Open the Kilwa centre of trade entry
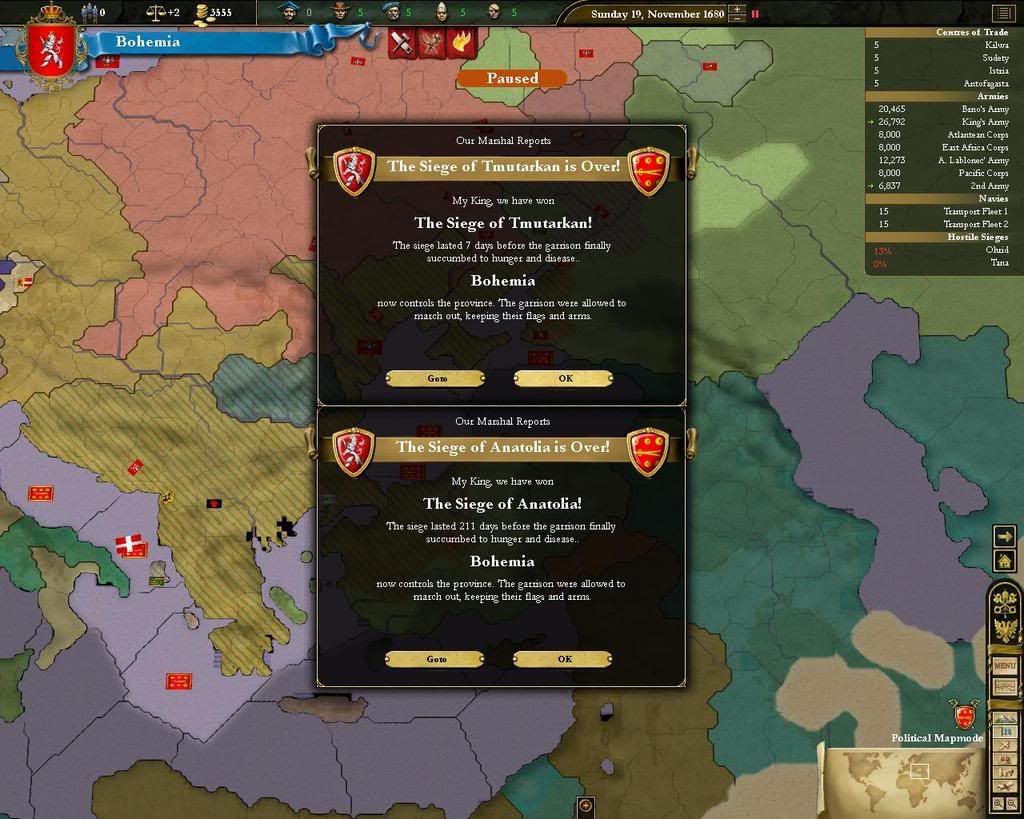This screenshot has width=1024, height=819. click(x=996, y=45)
